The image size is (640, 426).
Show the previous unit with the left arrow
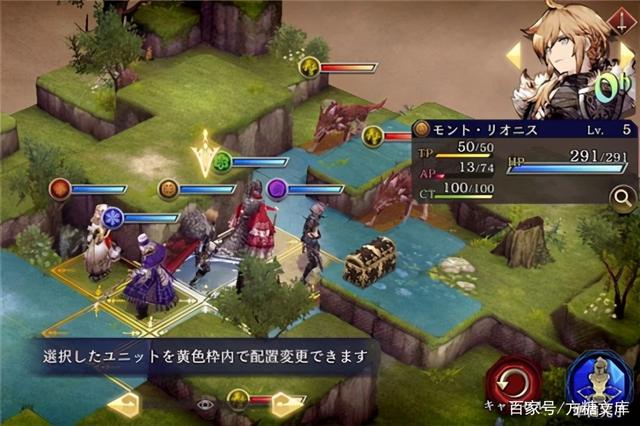[x=514, y=56]
